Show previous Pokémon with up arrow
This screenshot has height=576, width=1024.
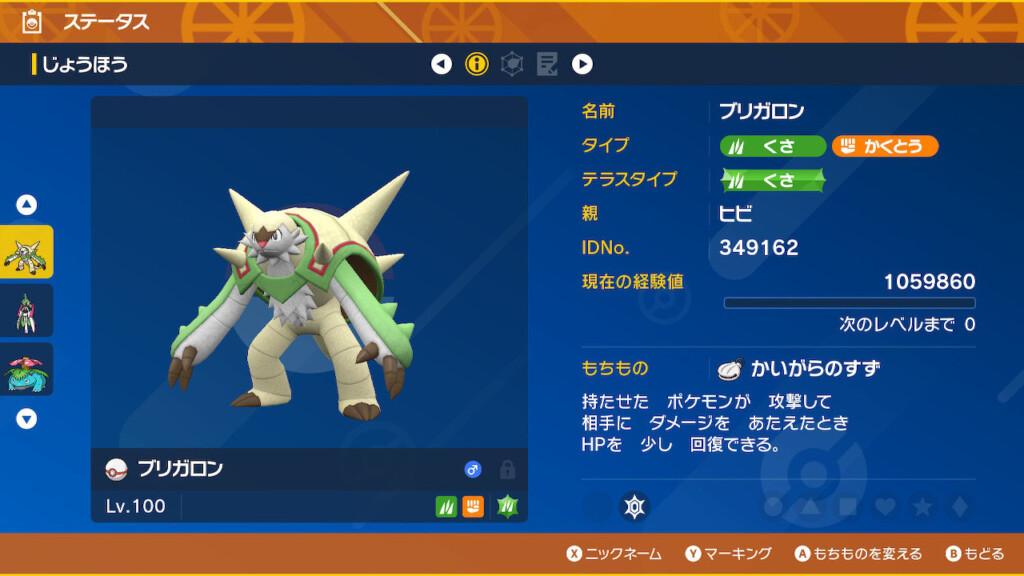(27, 205)
